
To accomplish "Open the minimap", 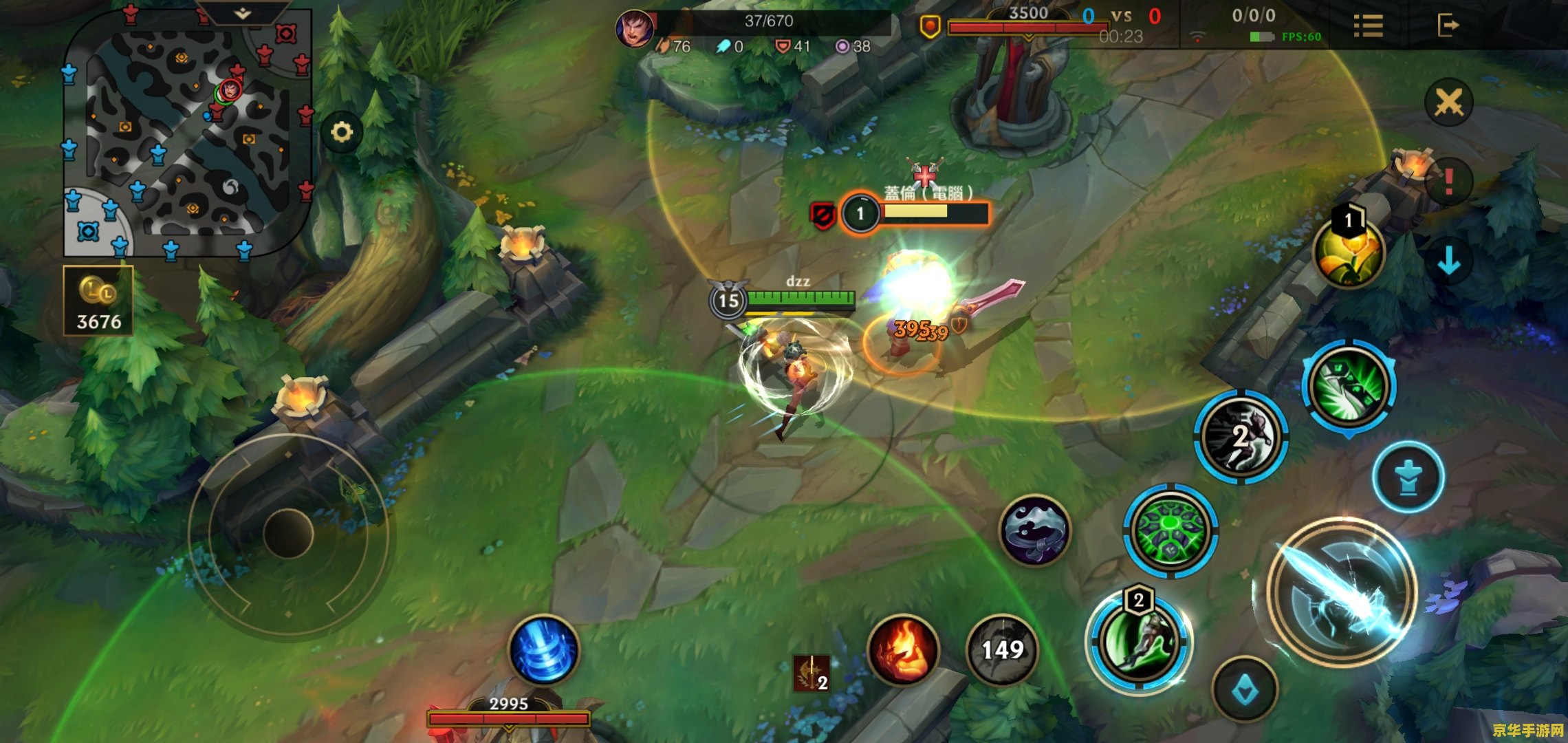I will [187, 134].
